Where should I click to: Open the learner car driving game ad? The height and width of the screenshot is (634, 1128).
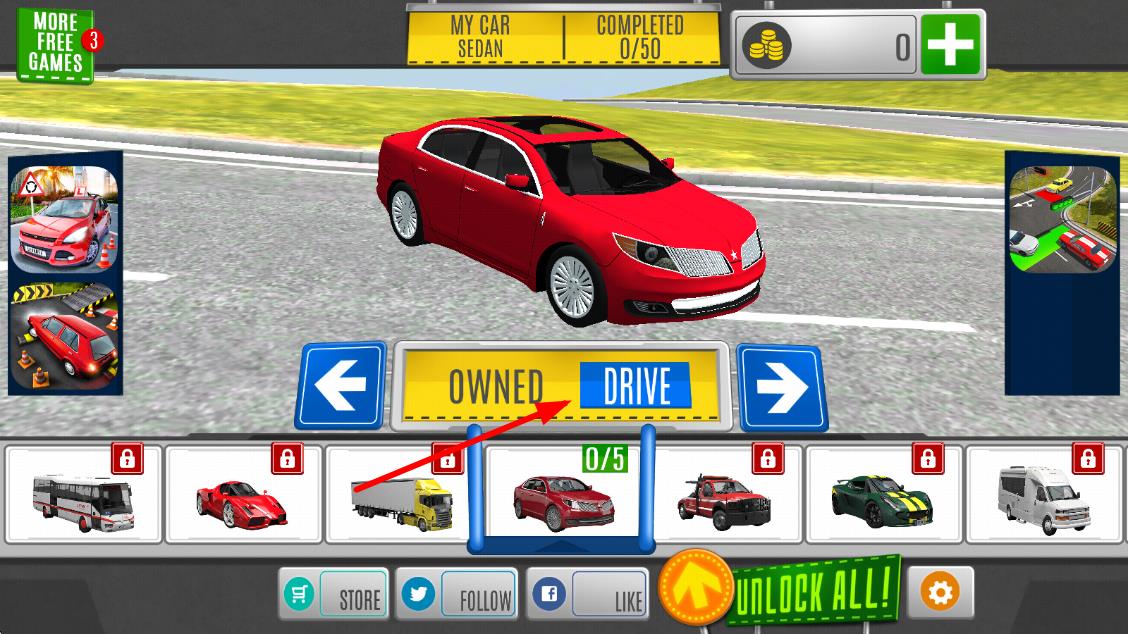click(x=64, y=219)
